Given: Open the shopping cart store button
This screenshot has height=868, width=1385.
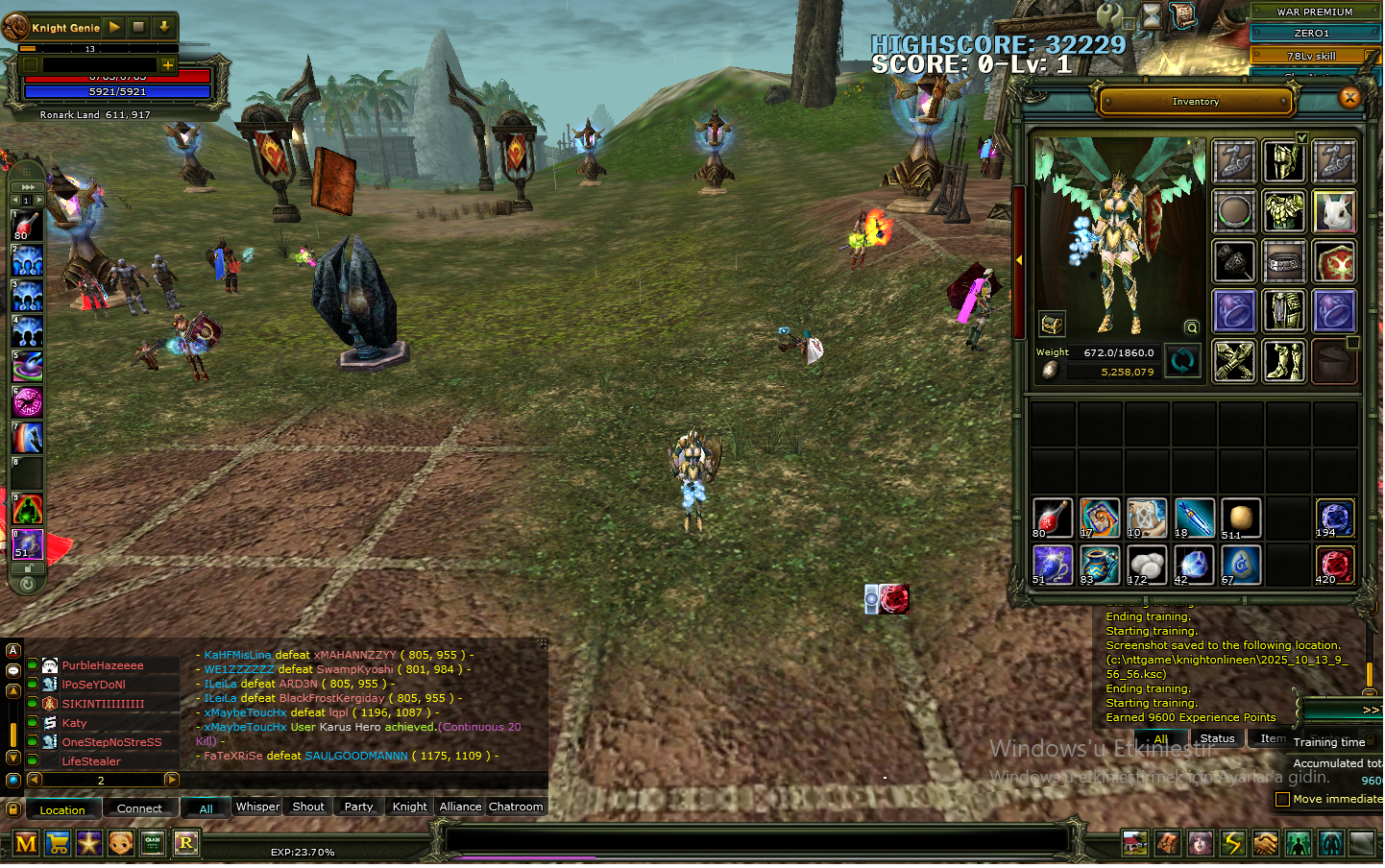Looking at the screenshot, I should pyautogui.click(x=58, y=844).
